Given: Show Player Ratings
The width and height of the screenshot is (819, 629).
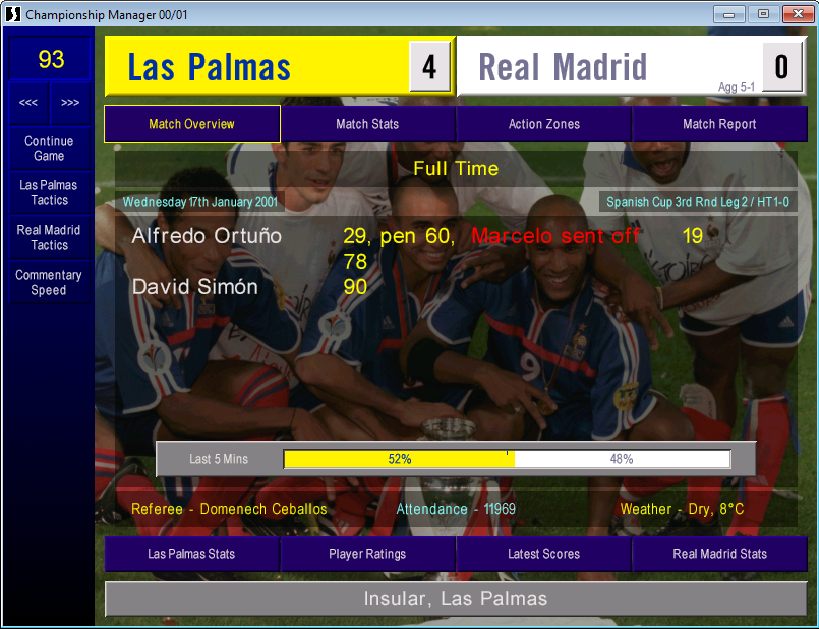Looking at the screenshot, I should point(368,554).
